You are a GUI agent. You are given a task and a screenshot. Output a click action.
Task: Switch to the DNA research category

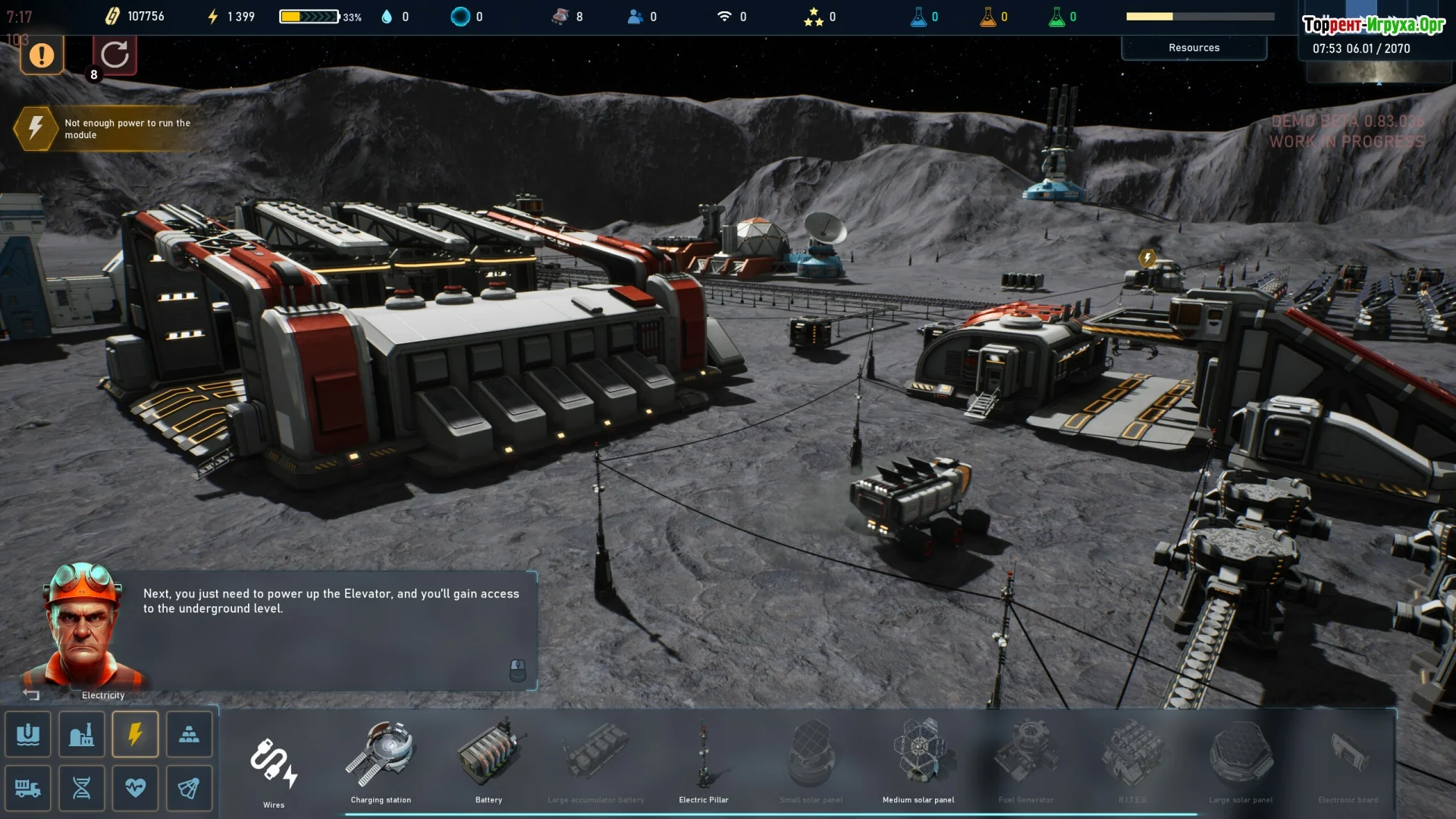coord(82,788)
